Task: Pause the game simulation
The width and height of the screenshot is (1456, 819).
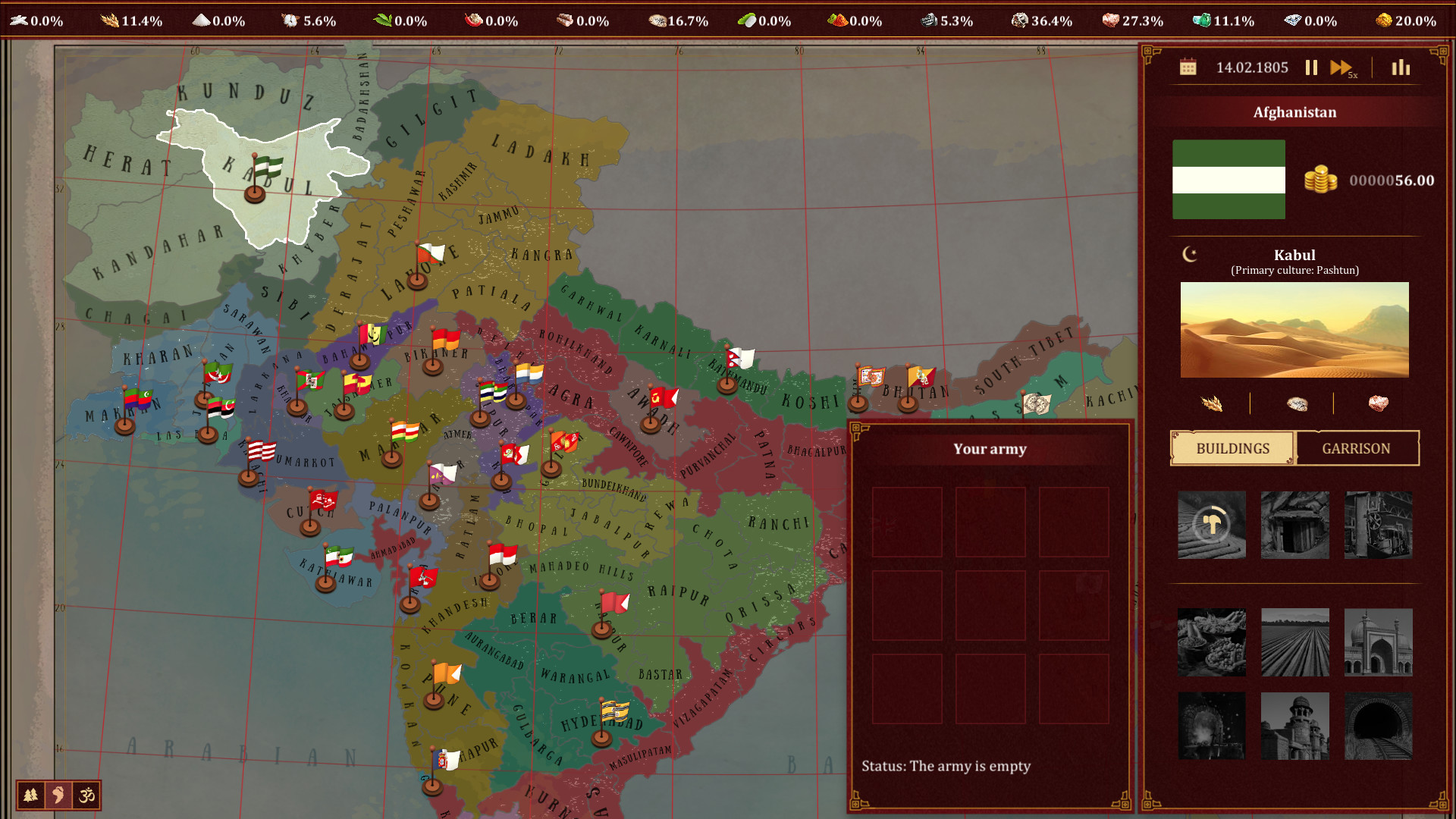Action: tap(1311, 67)
